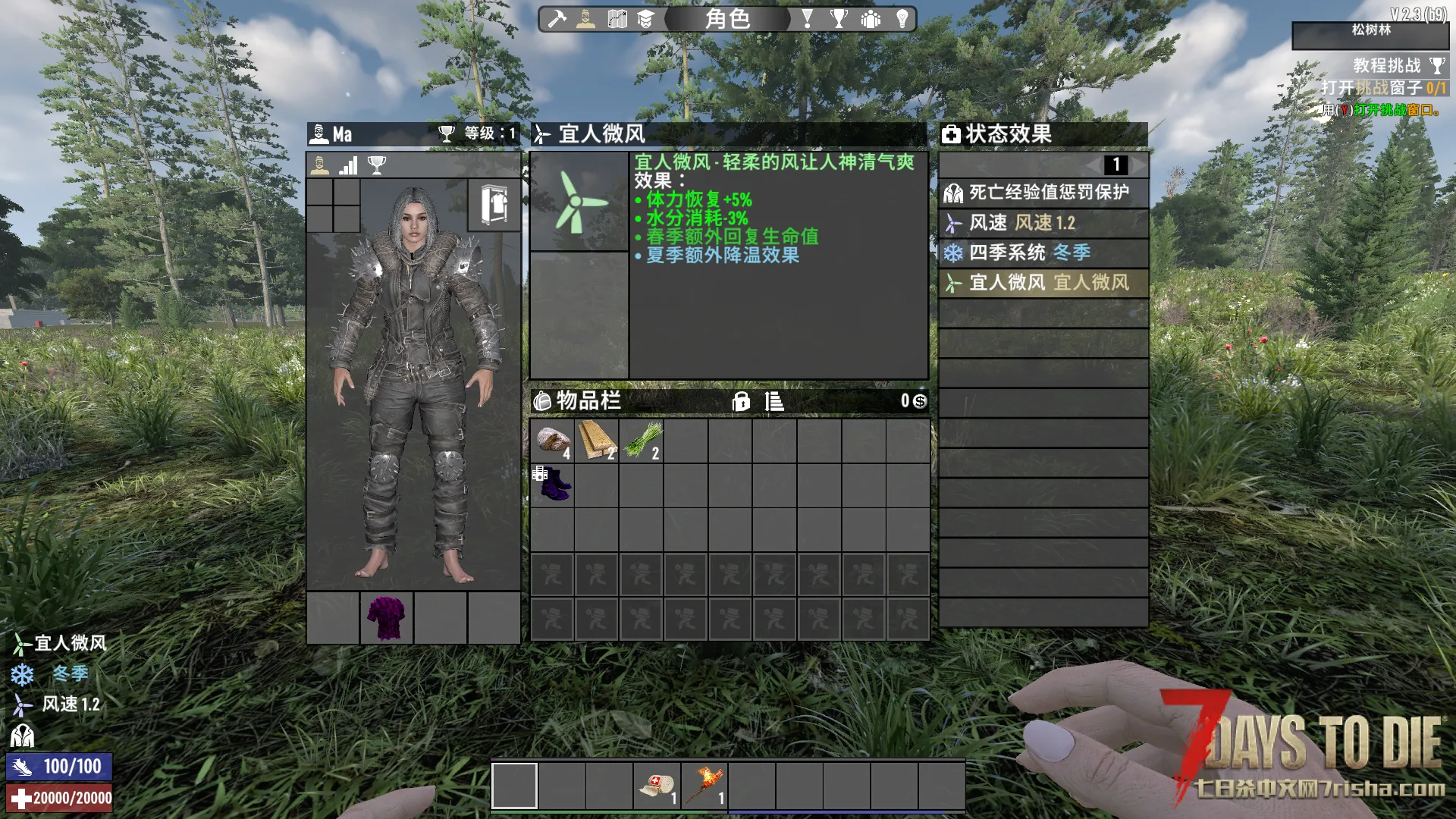Viewport: 1456px width, 819px height.
Task: Select the 死亡经验值惩罚保护 status effect row
Action: [x=1043, y=193]
